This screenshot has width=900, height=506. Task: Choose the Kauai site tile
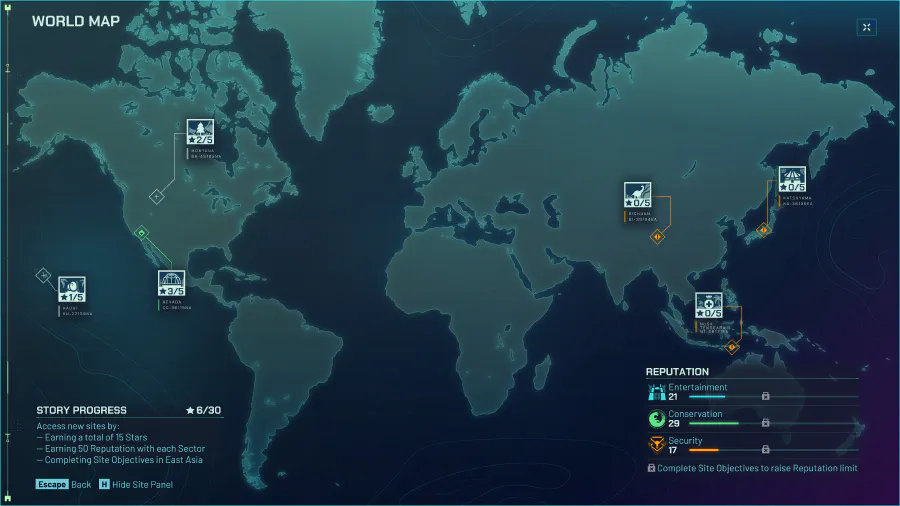pos(72,290)
